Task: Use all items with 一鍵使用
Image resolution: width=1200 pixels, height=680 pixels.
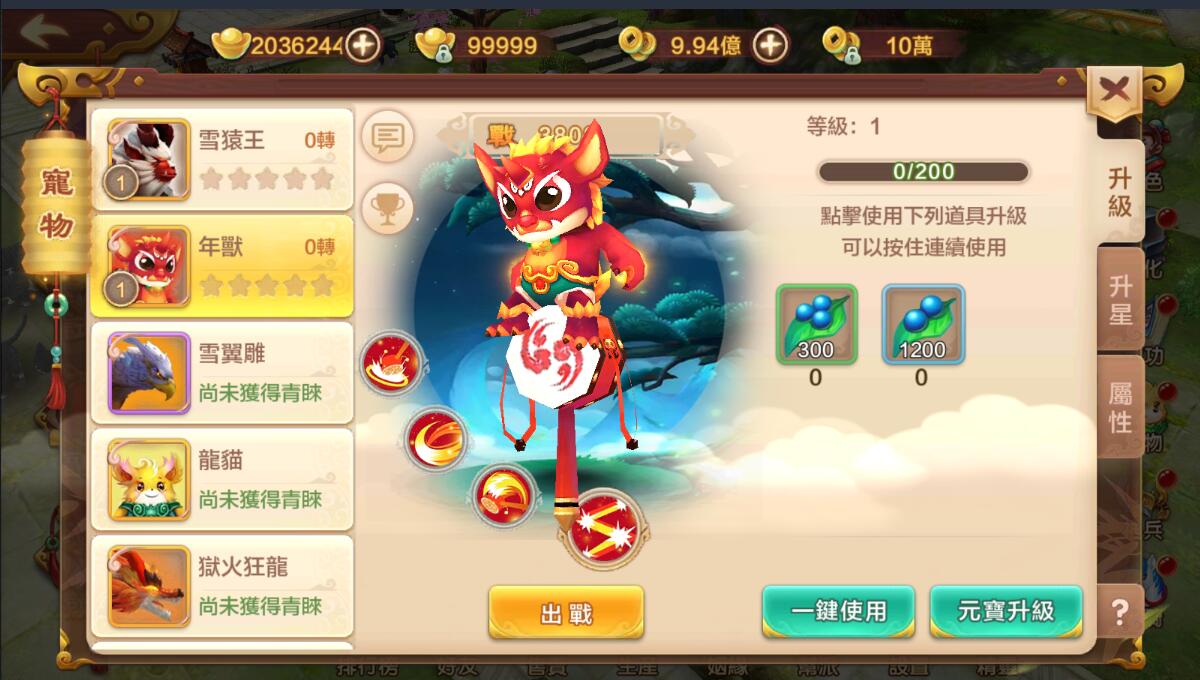Action: (x=838, y=611)
